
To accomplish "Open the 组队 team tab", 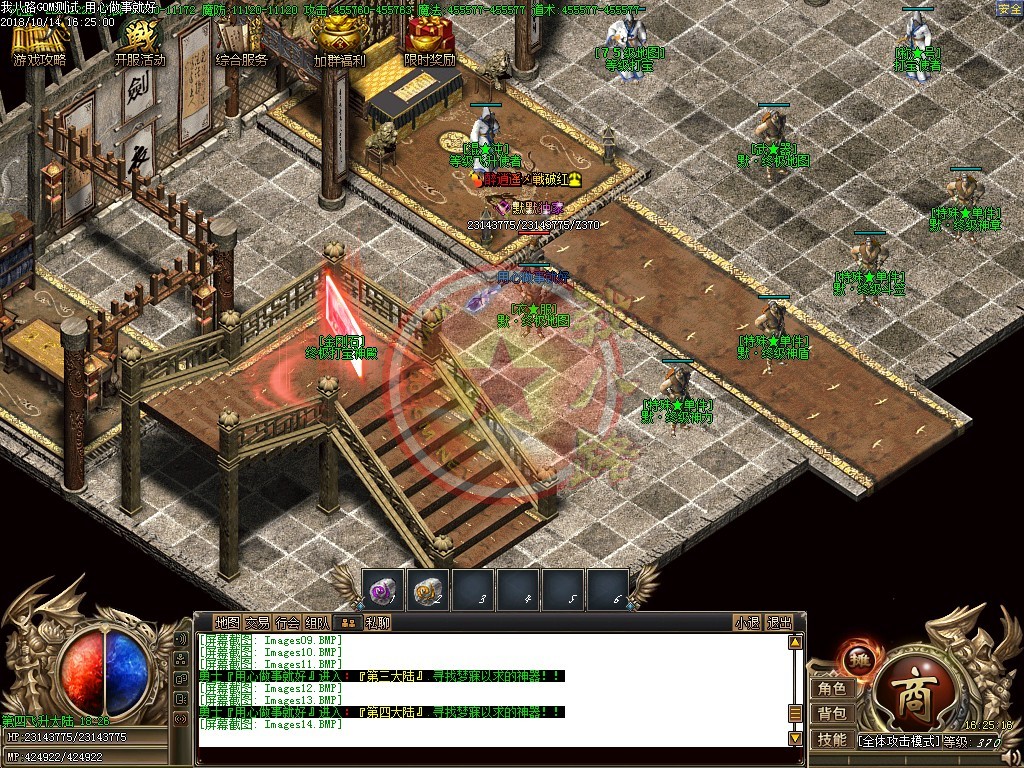I will 317,622.
